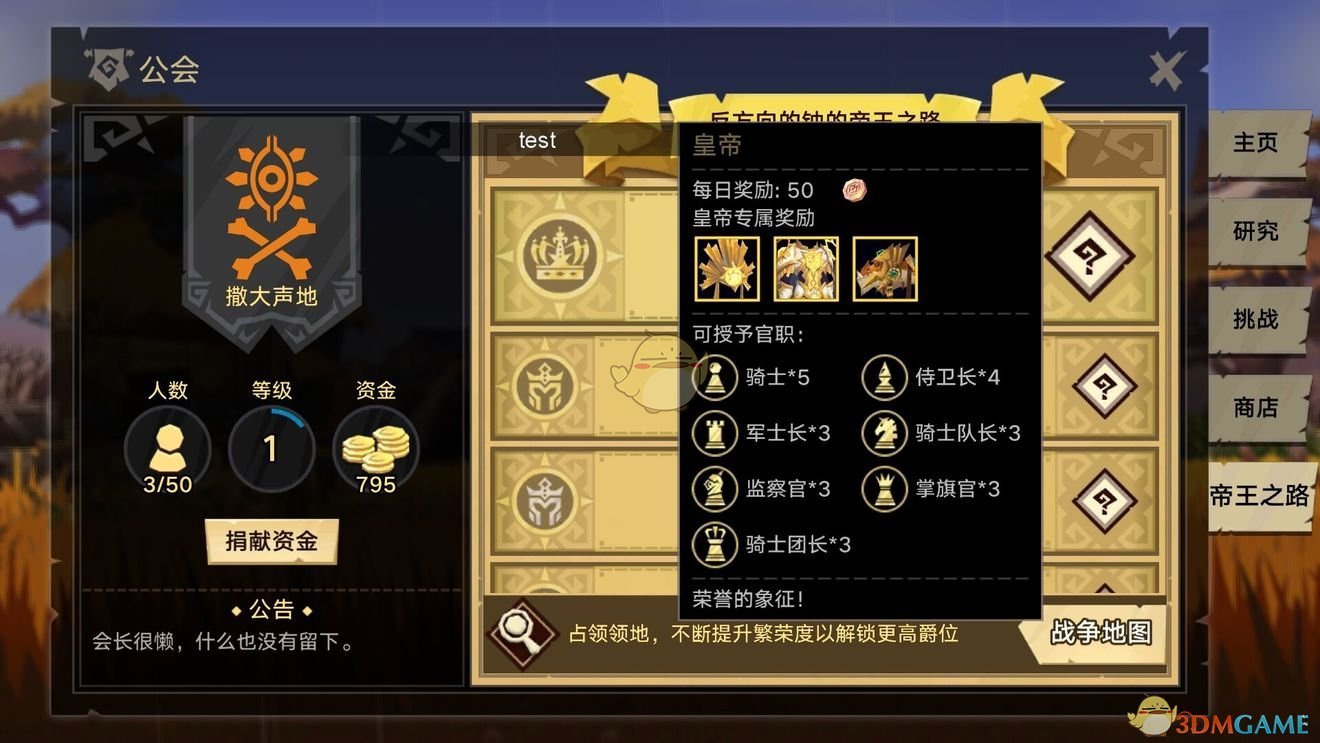1320x743 pixels.
Task: Click the 骑士团长*3 chess piece icon
Action: click(x=716, y=545)
